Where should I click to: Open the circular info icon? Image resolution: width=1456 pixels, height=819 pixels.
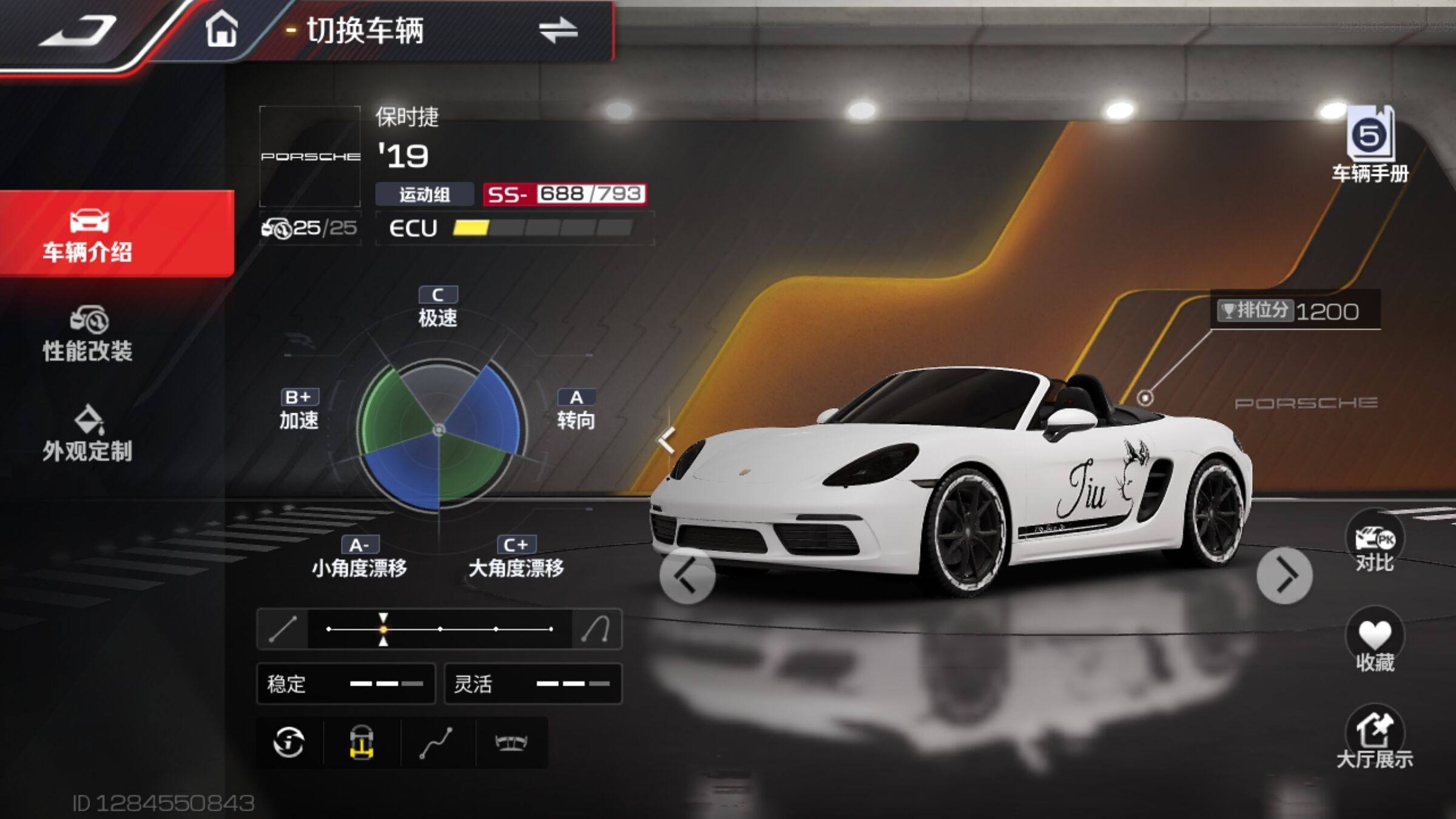tap(289, 743)
